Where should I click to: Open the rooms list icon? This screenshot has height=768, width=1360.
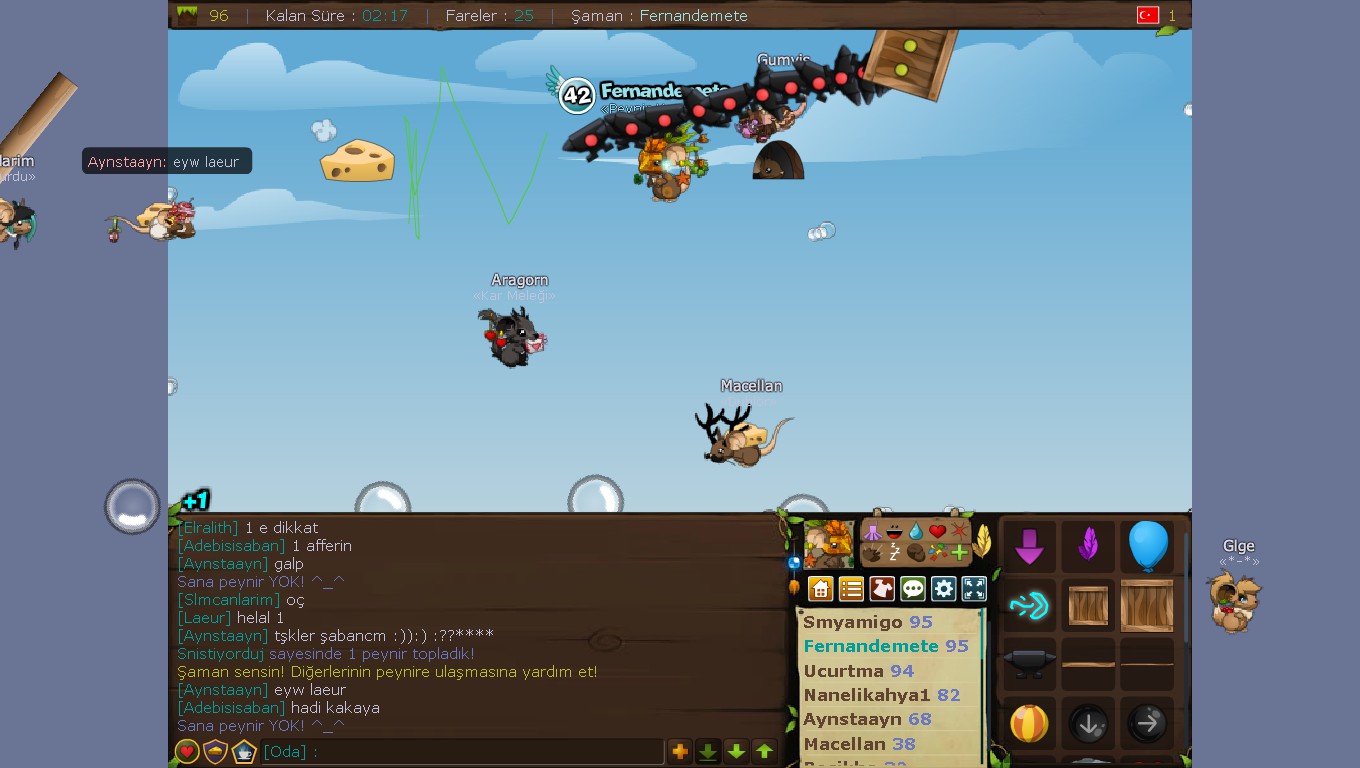pyautogui.click(x=851, y=588)
